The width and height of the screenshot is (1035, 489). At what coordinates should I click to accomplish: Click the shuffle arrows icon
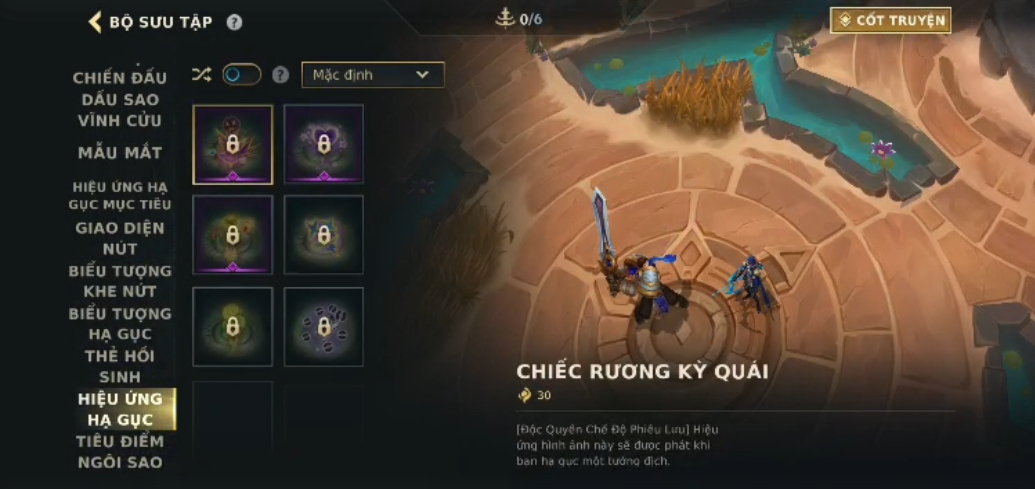pos(201,74)
